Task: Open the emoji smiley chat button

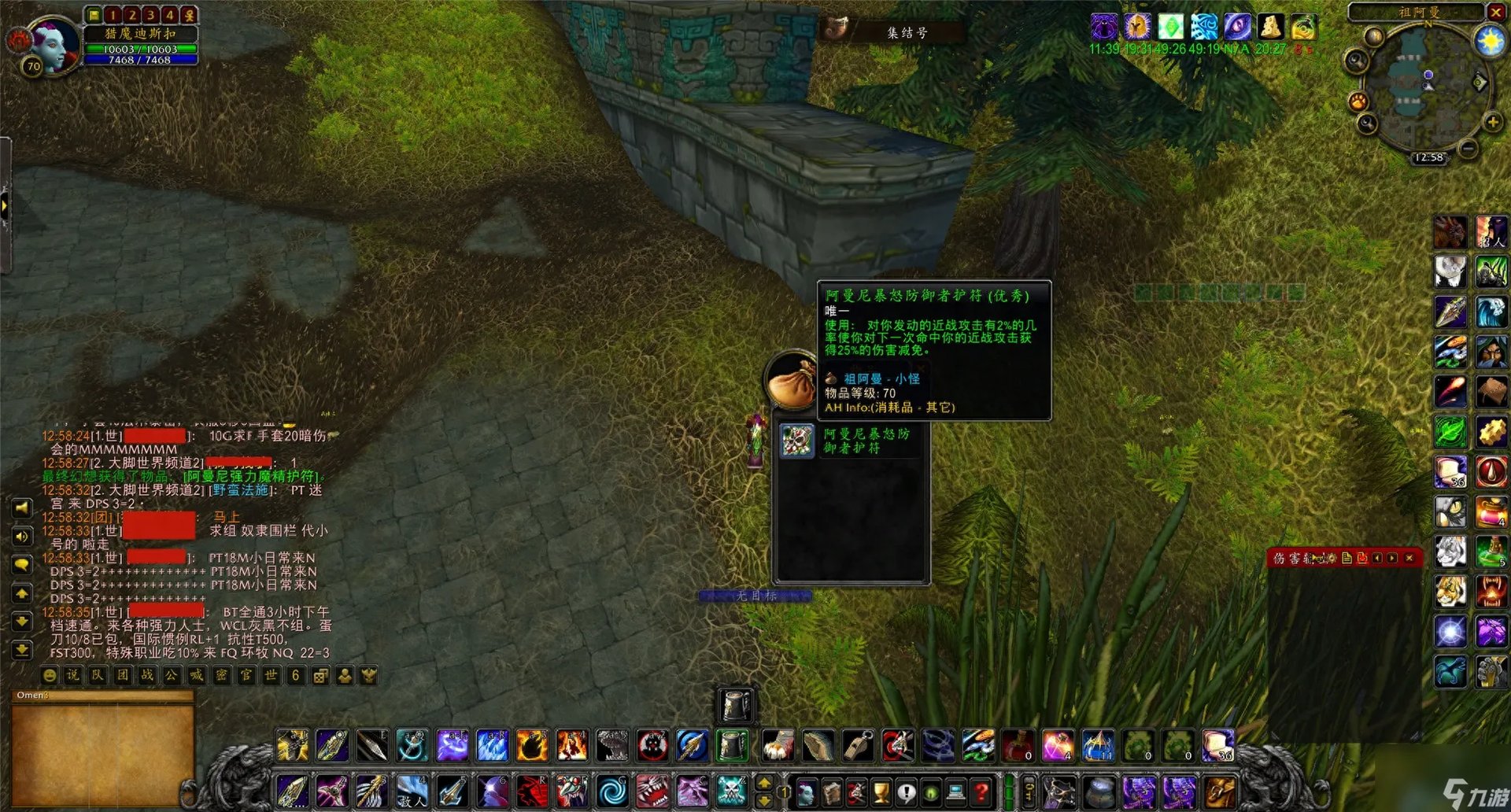Action: point(49,675)
